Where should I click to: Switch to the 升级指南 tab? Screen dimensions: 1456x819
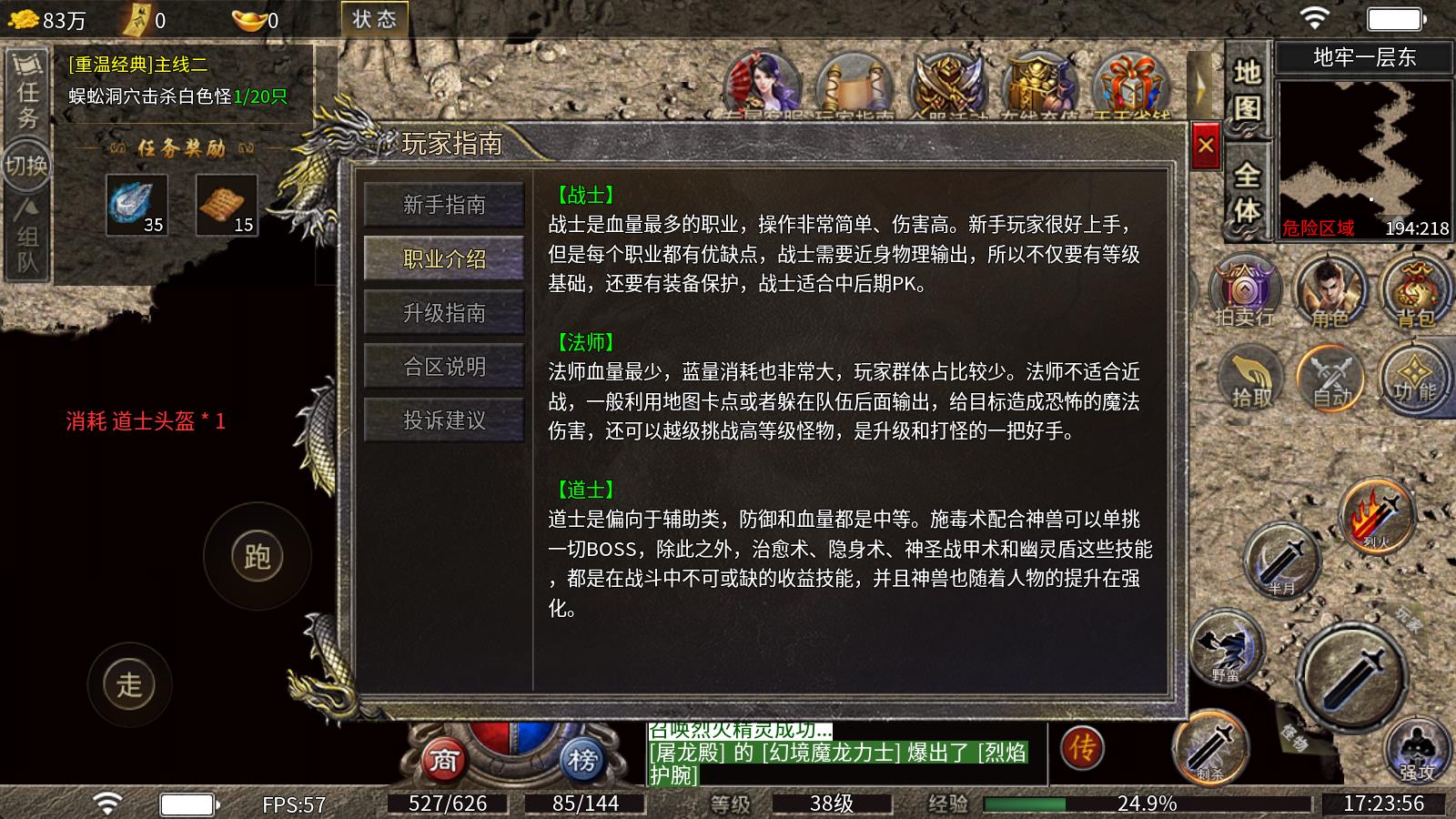[x=444, y=312]
